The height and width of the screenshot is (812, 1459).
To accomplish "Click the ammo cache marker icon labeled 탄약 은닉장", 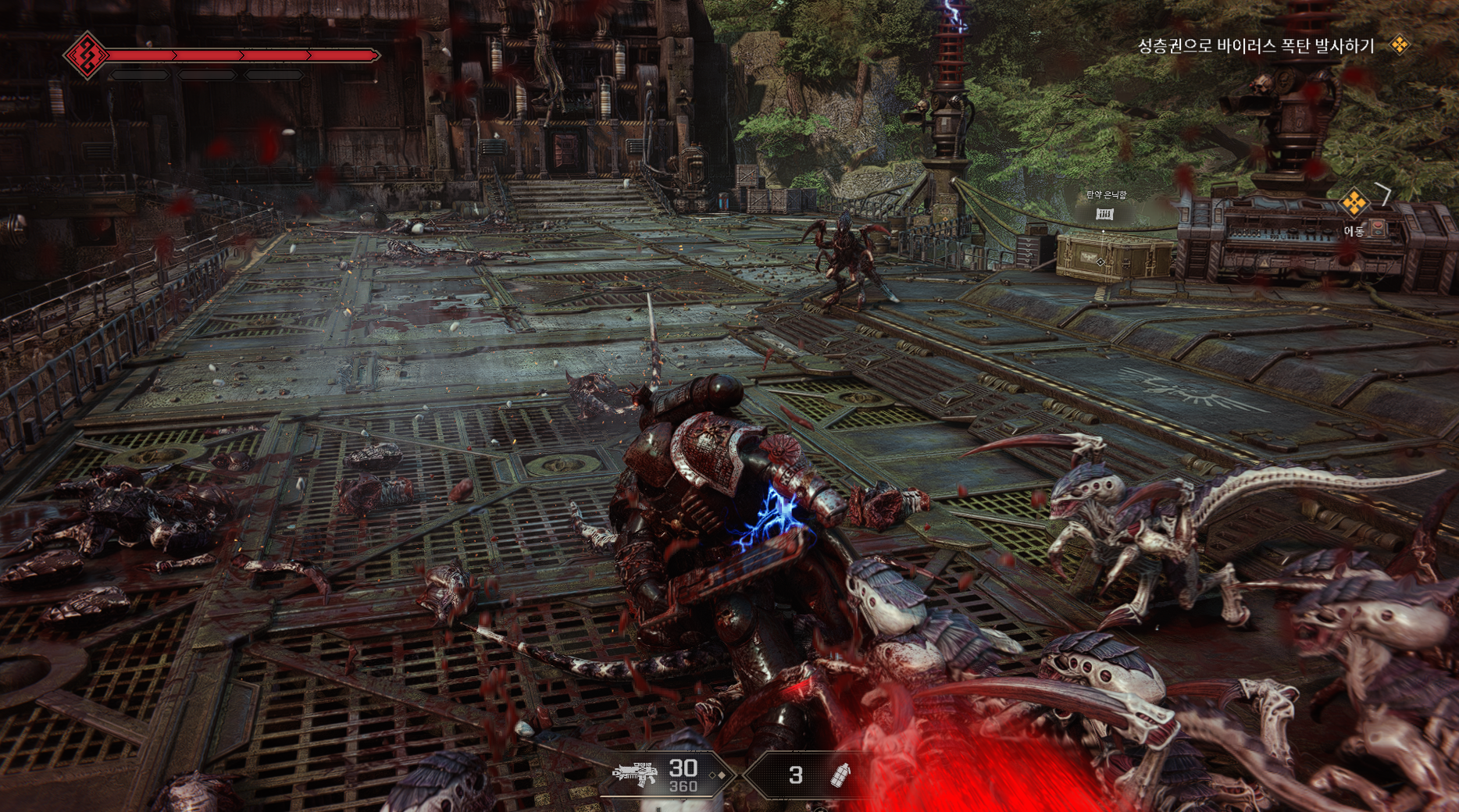I will (1104, 214).
